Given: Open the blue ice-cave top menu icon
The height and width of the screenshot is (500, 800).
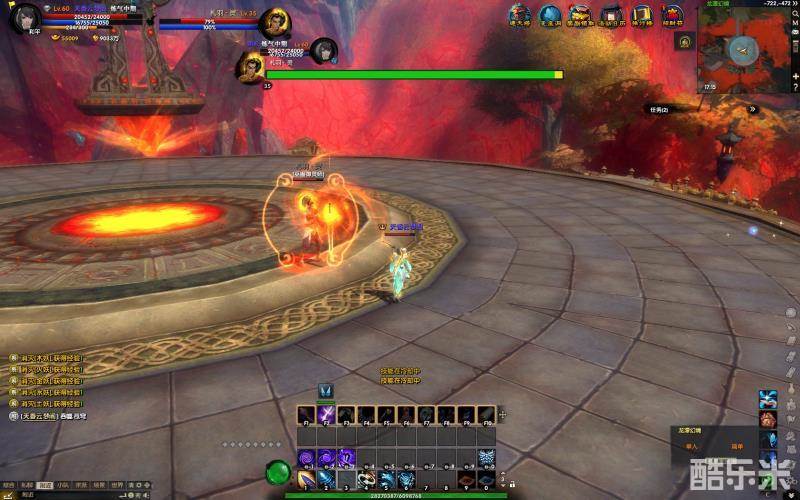Looking at the screenshot, I should click(549, 15).
